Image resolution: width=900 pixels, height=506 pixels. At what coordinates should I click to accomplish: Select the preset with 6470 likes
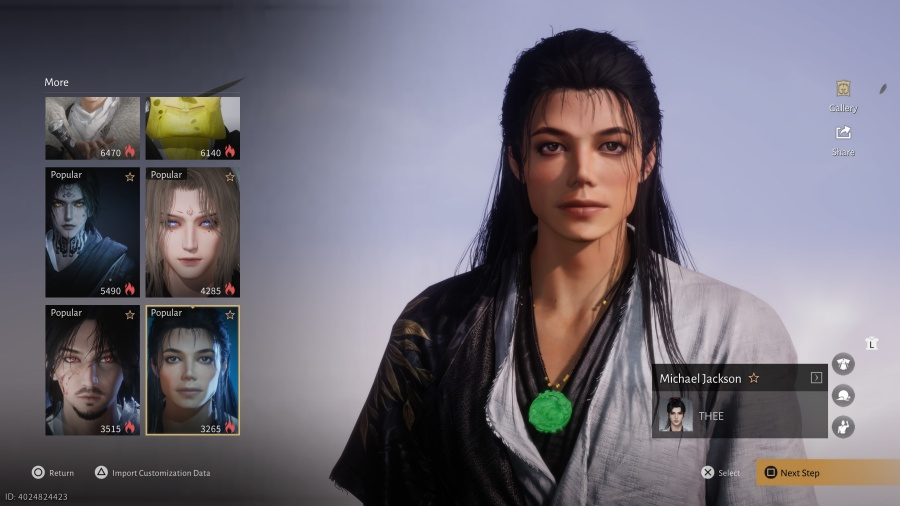click(92, 128)
